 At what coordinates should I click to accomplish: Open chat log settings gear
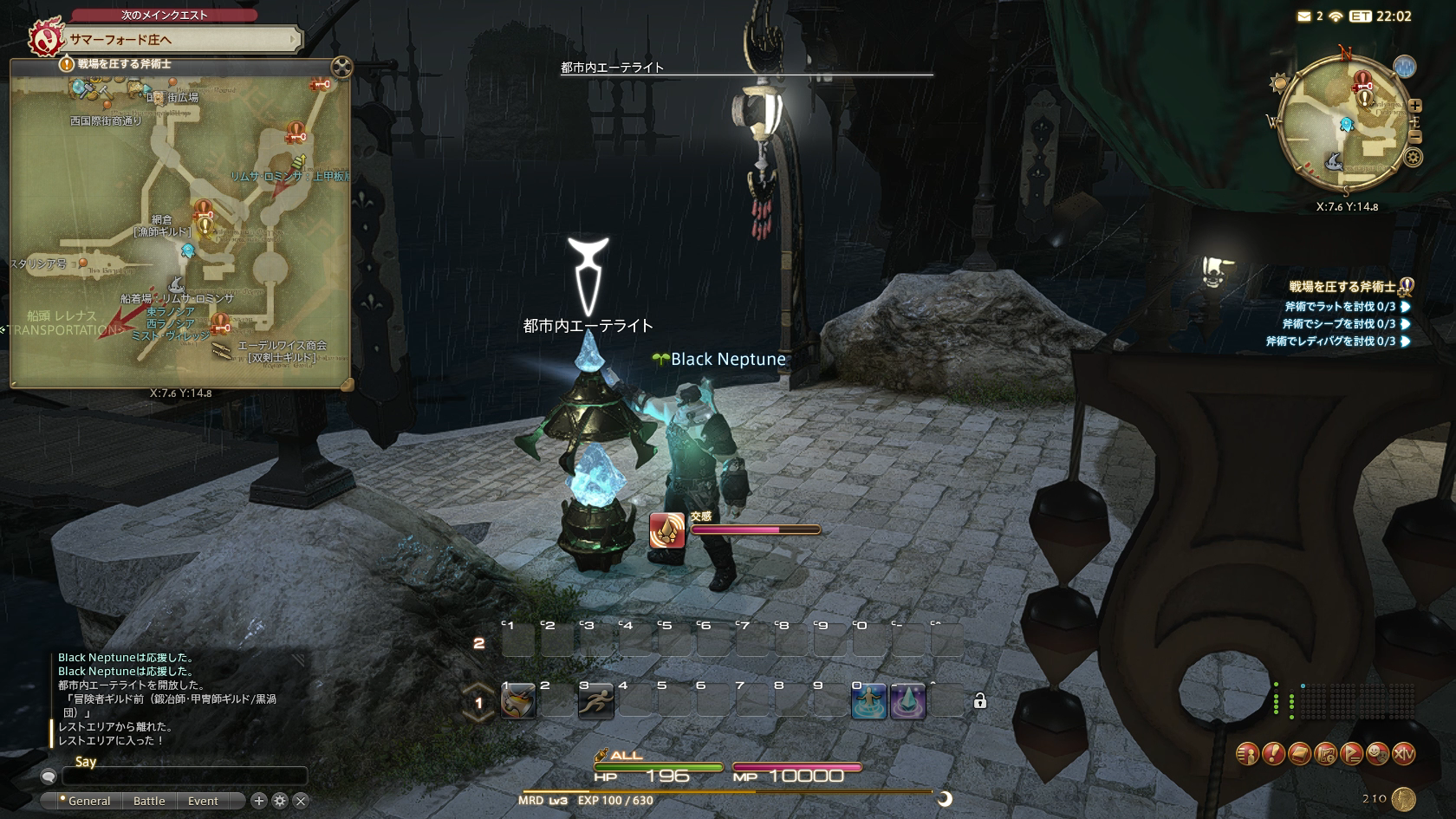click(280, 801)
